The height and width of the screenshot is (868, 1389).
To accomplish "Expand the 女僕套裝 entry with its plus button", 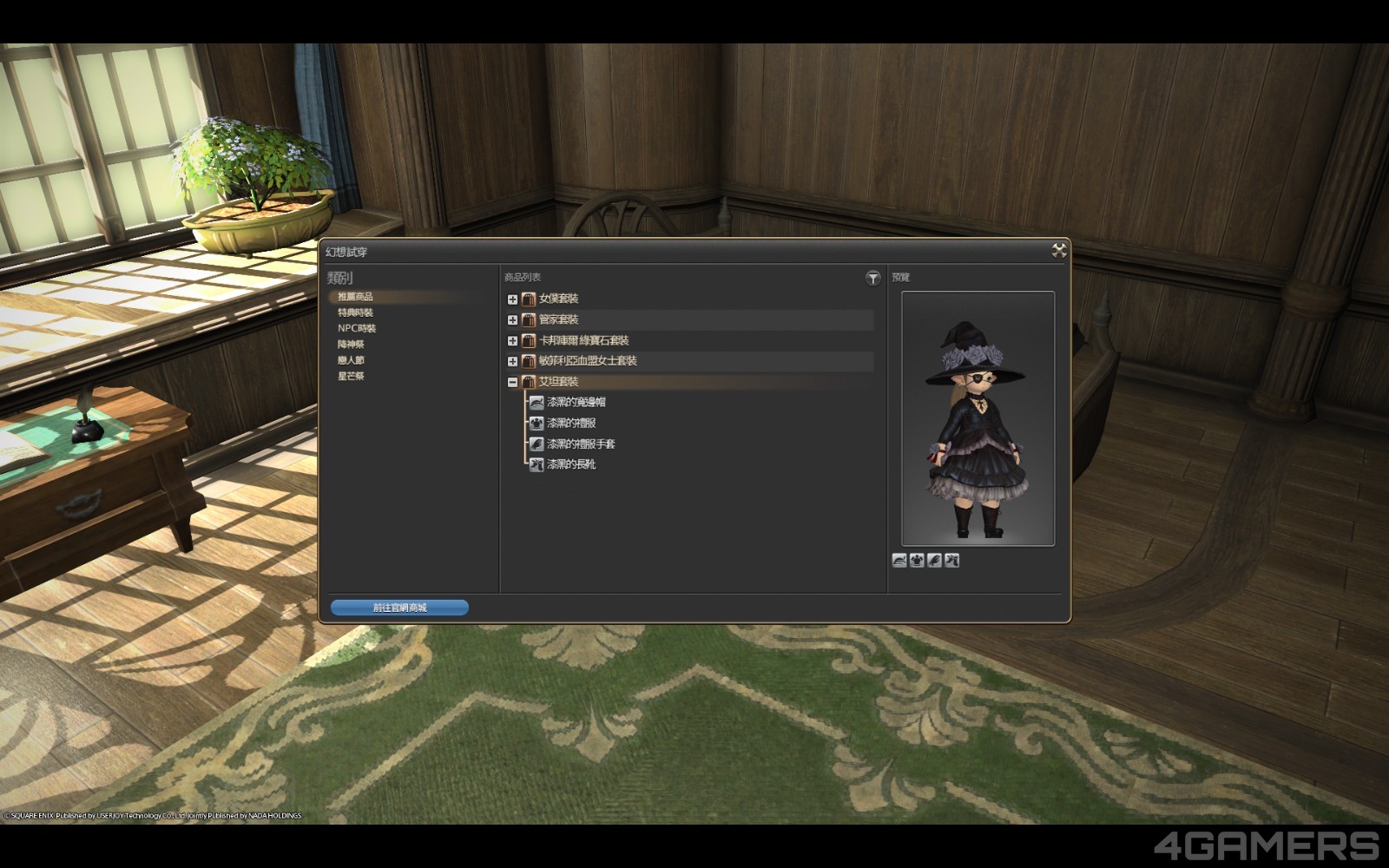I will [x=511, y=298].
